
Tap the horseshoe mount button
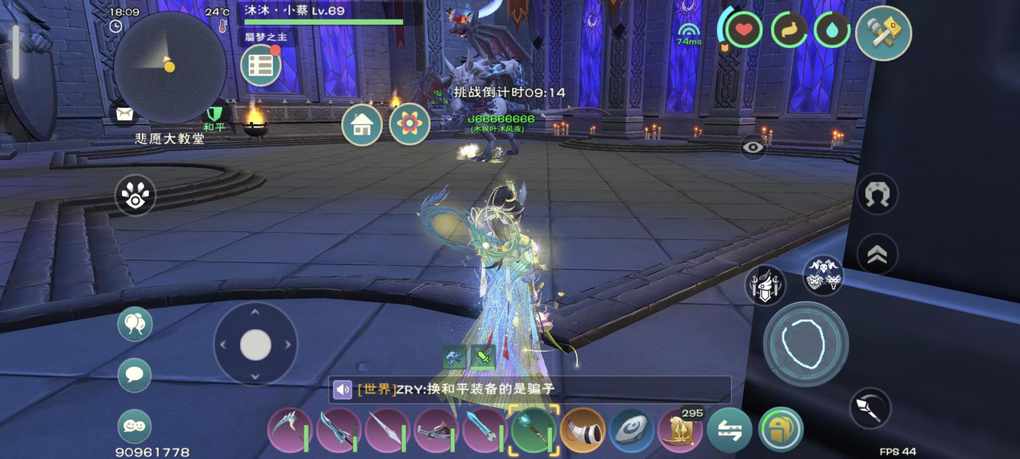coord(877,194)
